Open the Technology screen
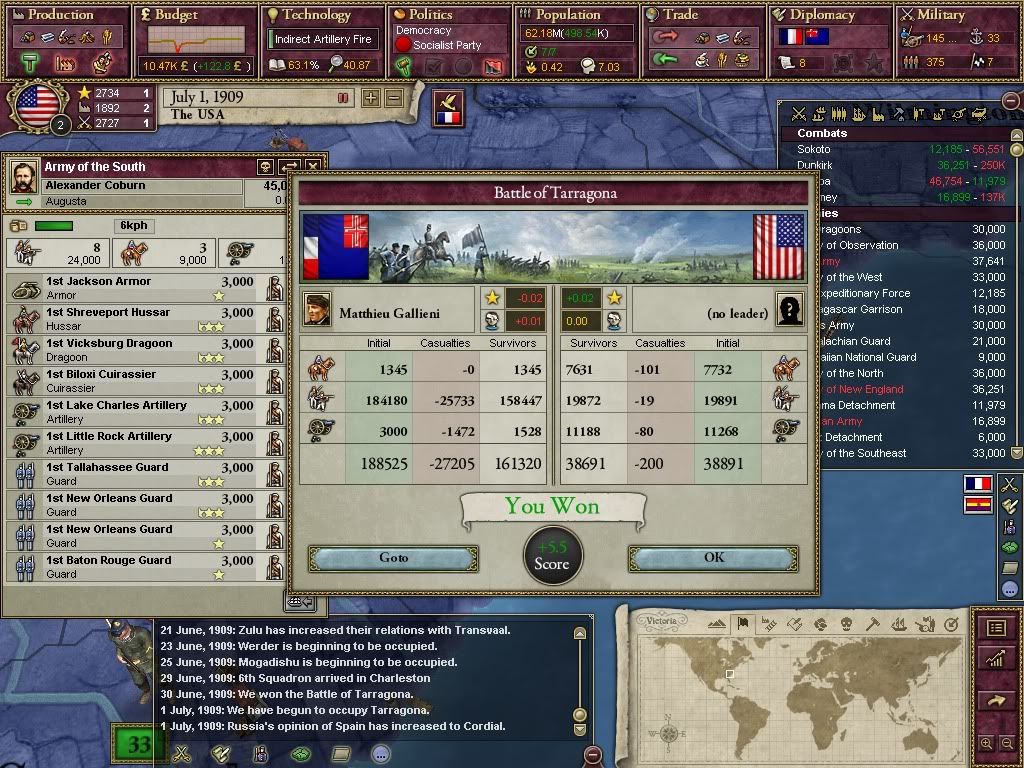The image size is (1024, 768). (x=316, y=15)
